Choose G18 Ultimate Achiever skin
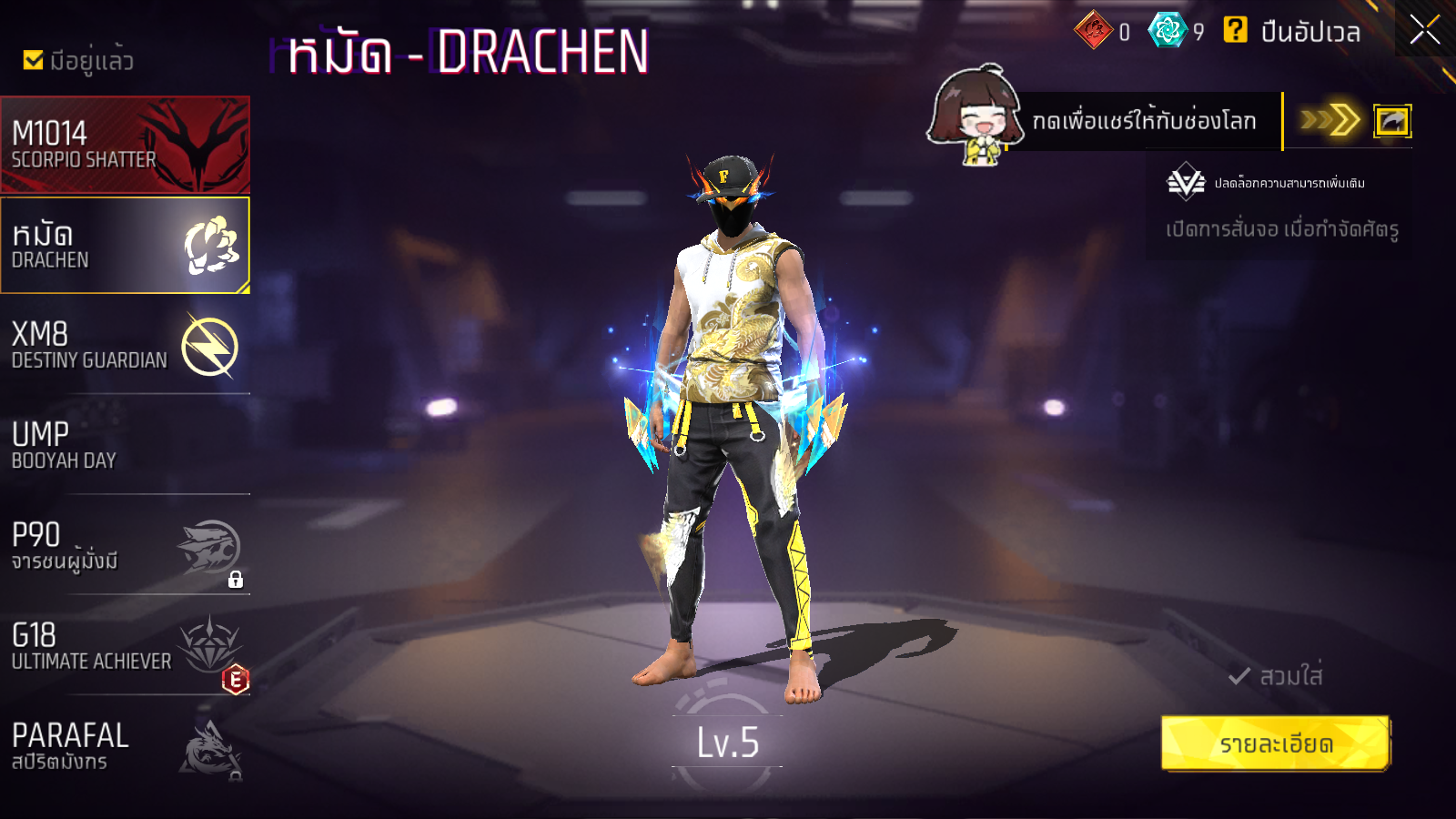The width and height of the screenshot is (1456, 819). 125,646
